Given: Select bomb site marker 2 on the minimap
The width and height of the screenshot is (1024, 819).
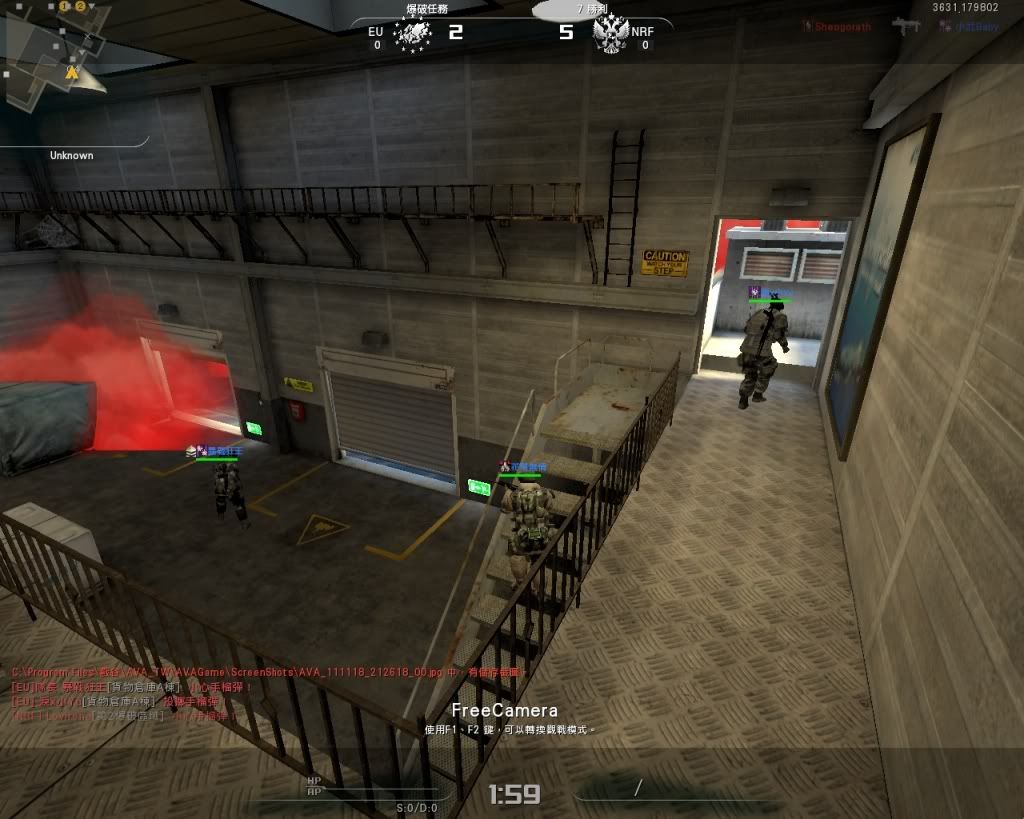Looking at the screenshot, I should click(x=79, y=6).
